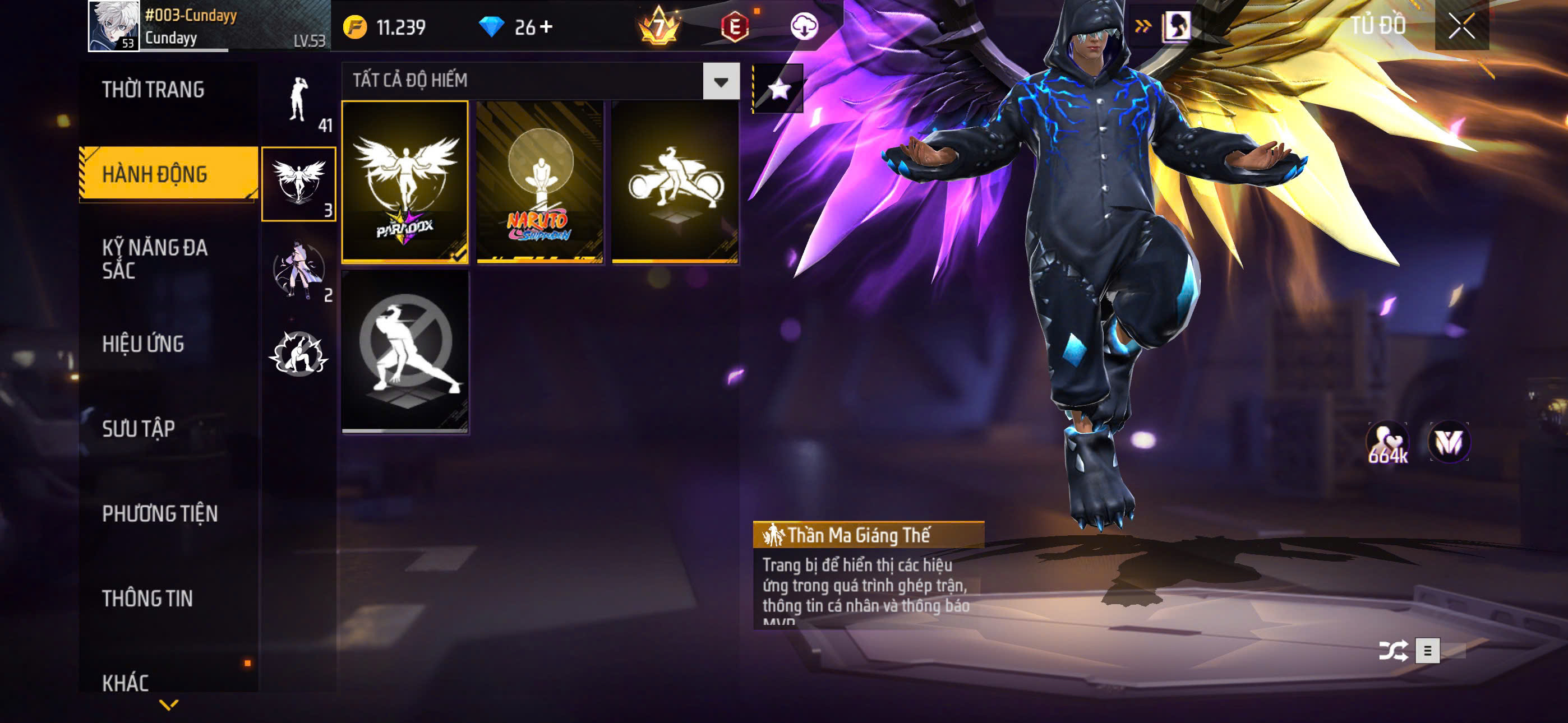Open the cloud download icon
This screenshot has height=723, width=1568.
[804, 27]
